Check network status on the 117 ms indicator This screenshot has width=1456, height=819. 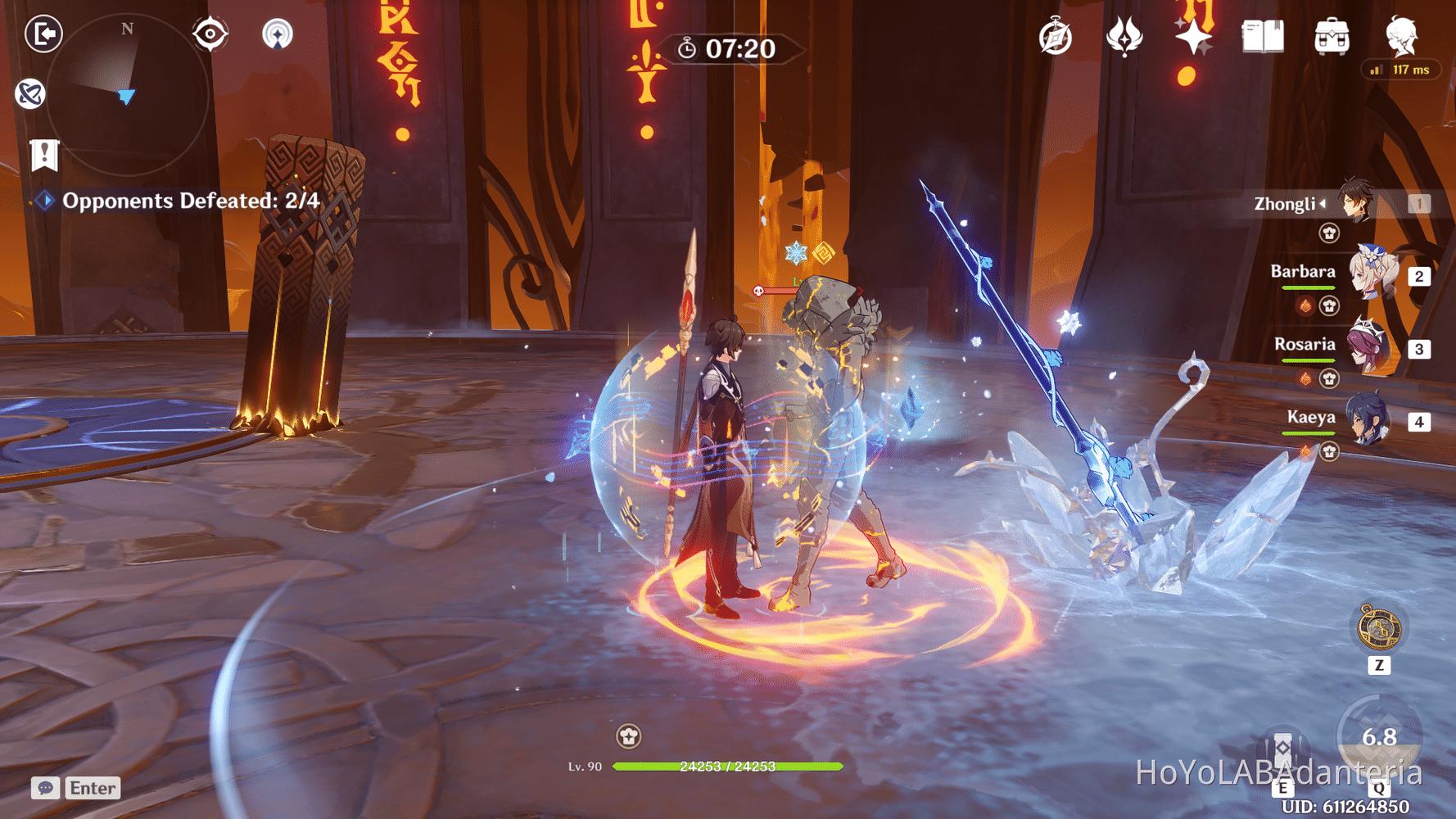1401,70
